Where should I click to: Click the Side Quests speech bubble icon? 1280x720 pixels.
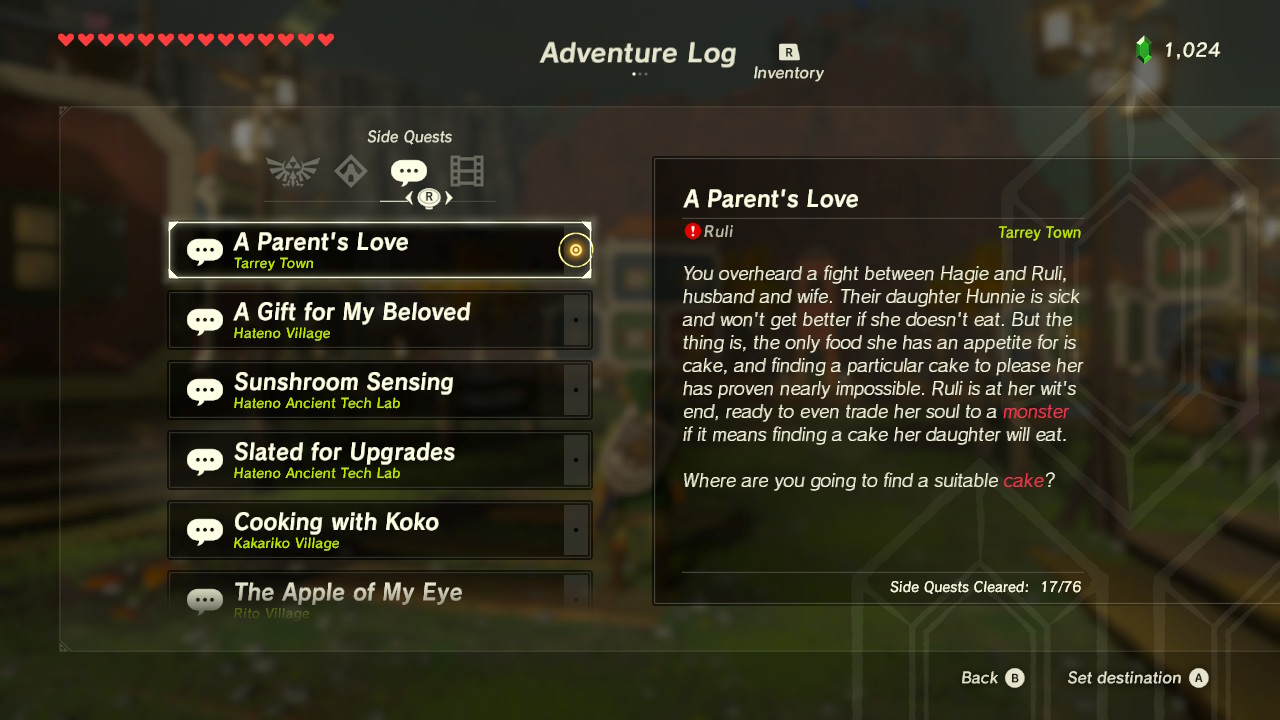pyautogui.click(x=408, y=170)
